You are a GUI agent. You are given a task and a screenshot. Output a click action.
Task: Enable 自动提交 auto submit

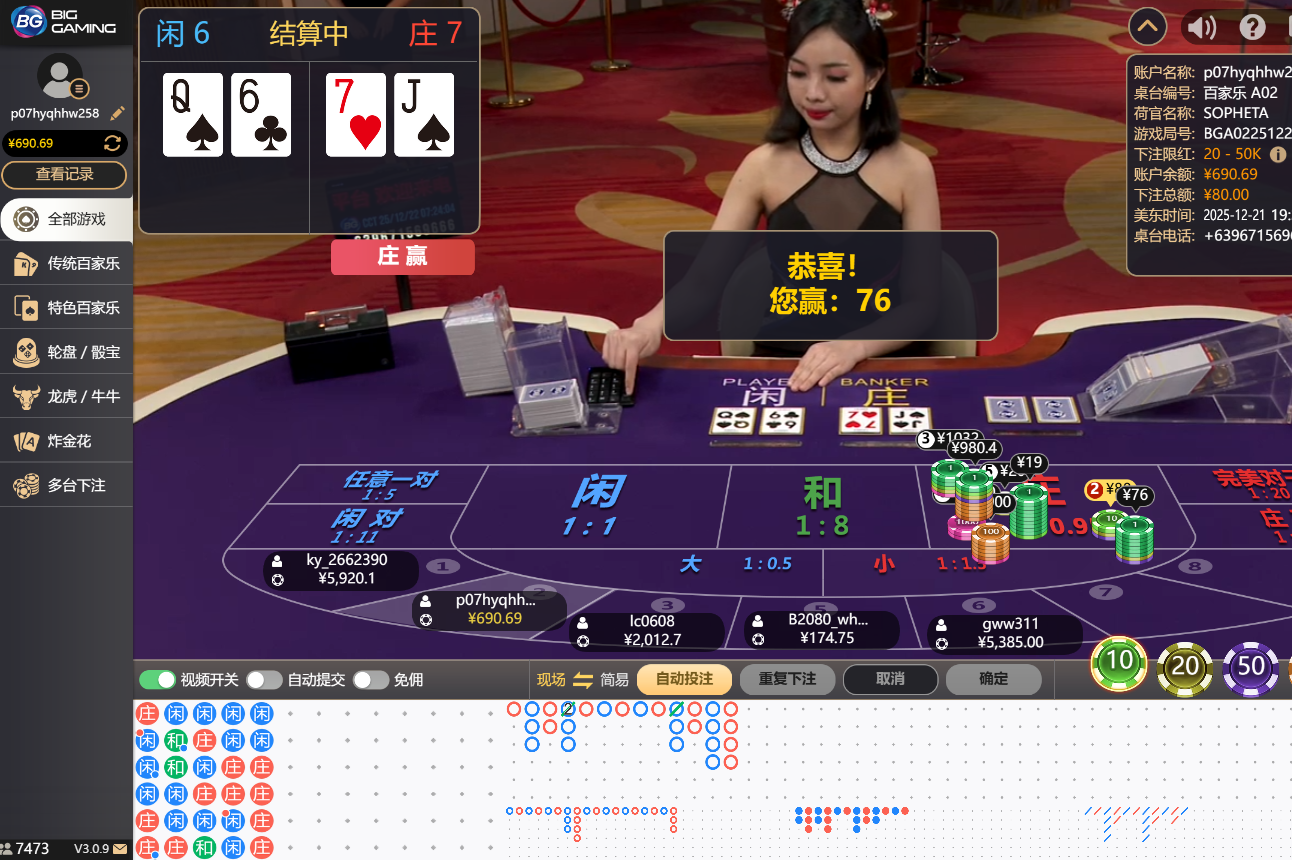[264, 679]
